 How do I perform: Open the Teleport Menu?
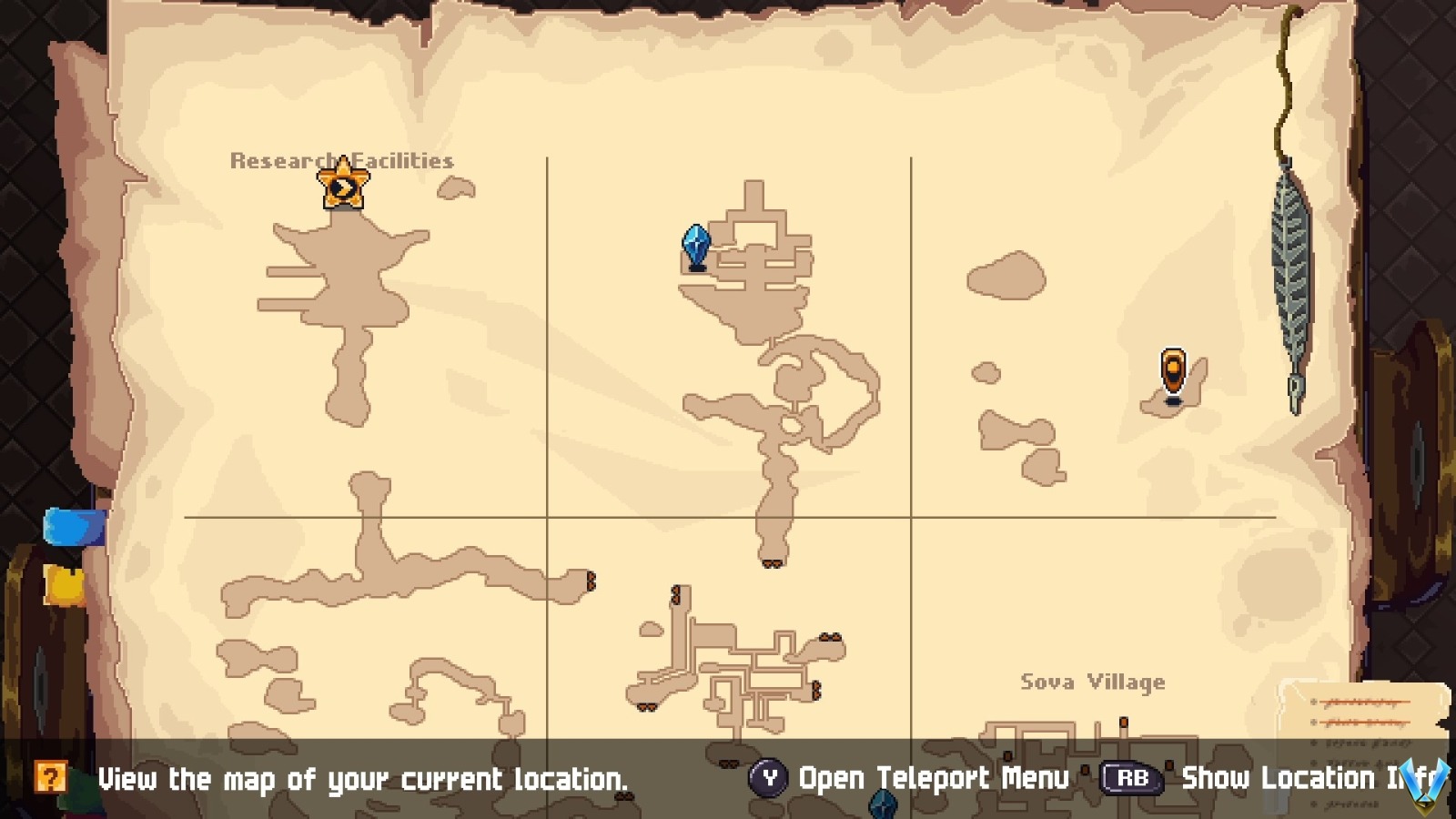933,778
